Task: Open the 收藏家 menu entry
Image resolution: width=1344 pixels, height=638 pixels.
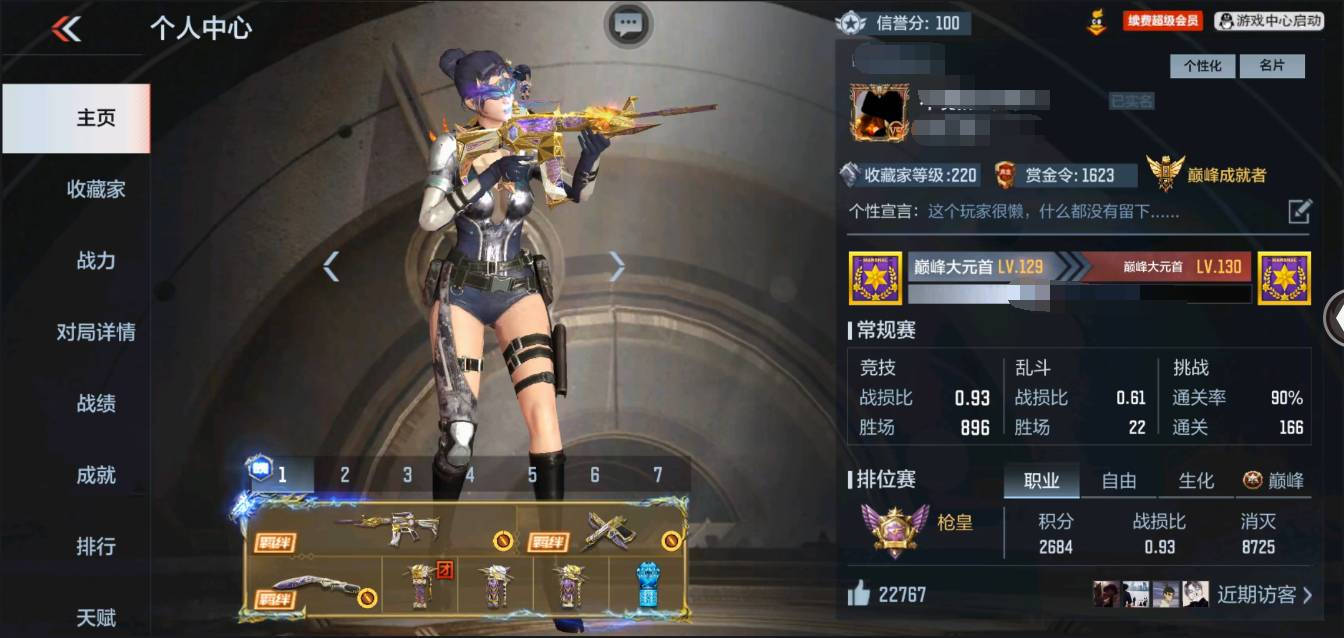Action: coord(96,189)
